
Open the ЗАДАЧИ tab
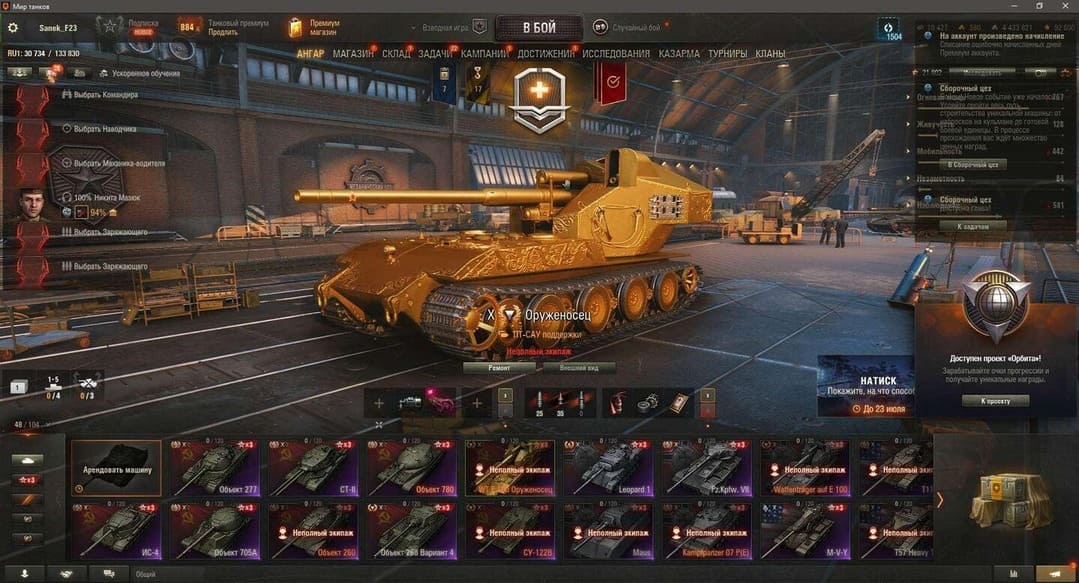(435, 54)
